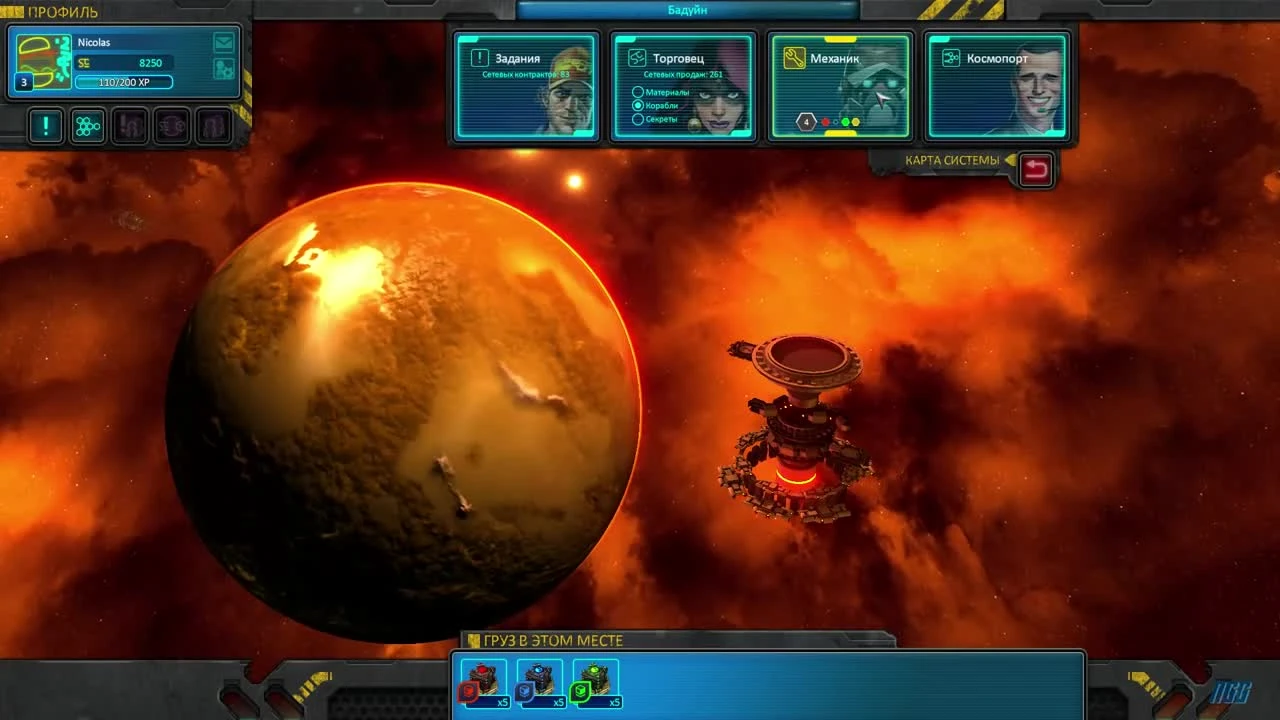
Task: Select the exclamation missions icon below the profile
Action: 45,126
